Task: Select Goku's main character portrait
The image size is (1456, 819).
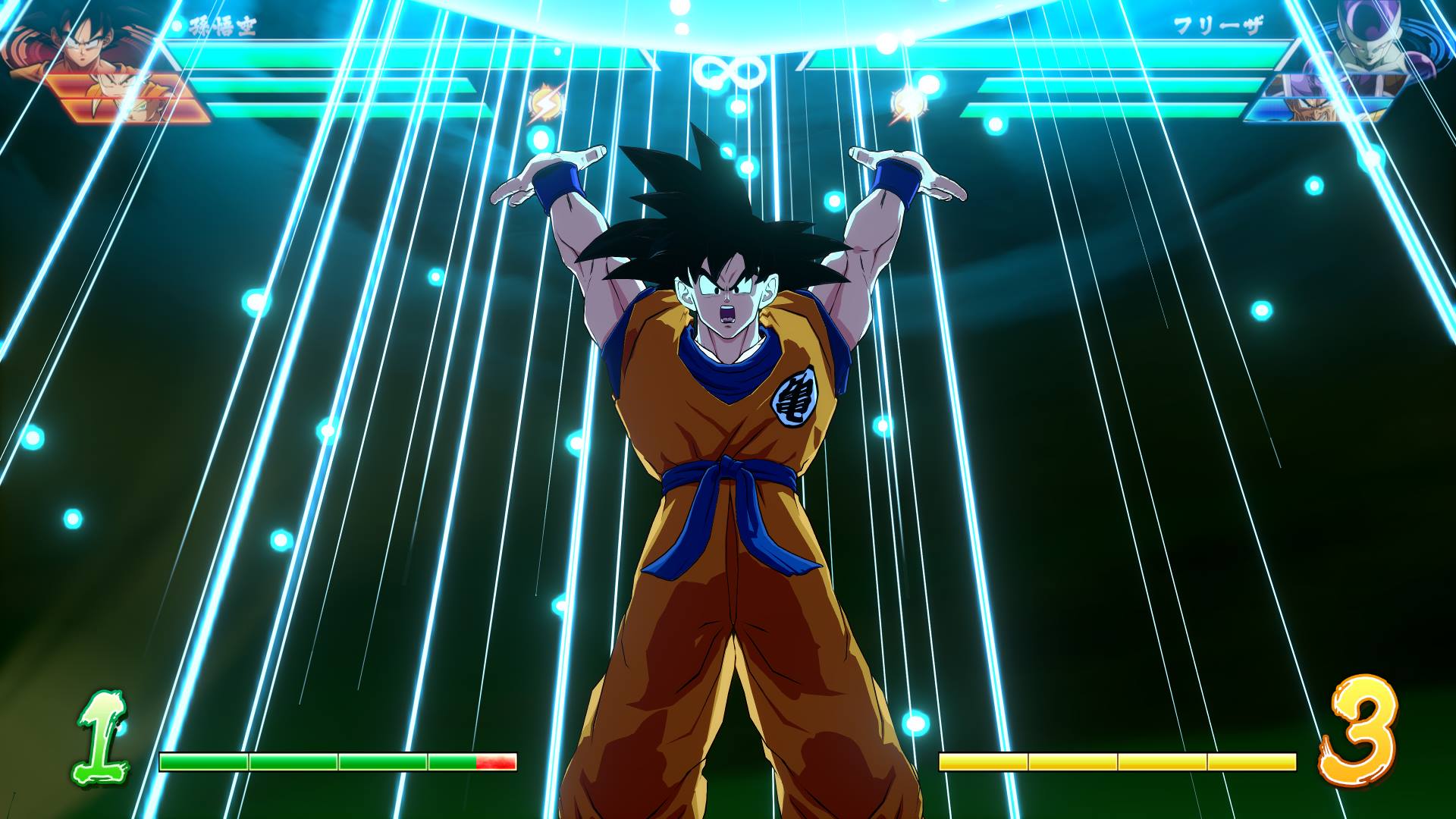Action: [x=83, y=38]
